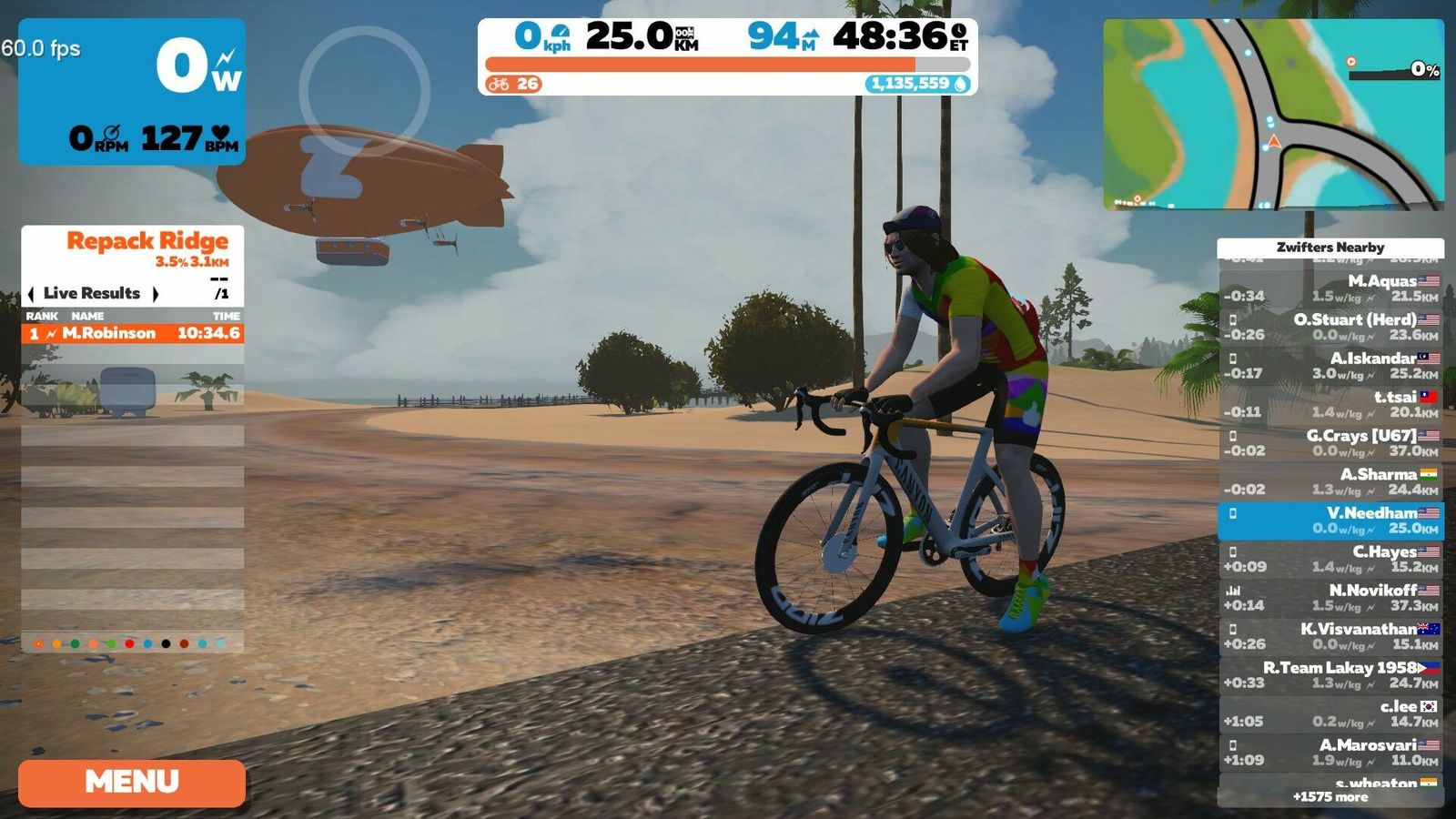Select M.Robinson in the Repack Ridge results
This screenshot has height=819, width=1456.
click(133, 333)
